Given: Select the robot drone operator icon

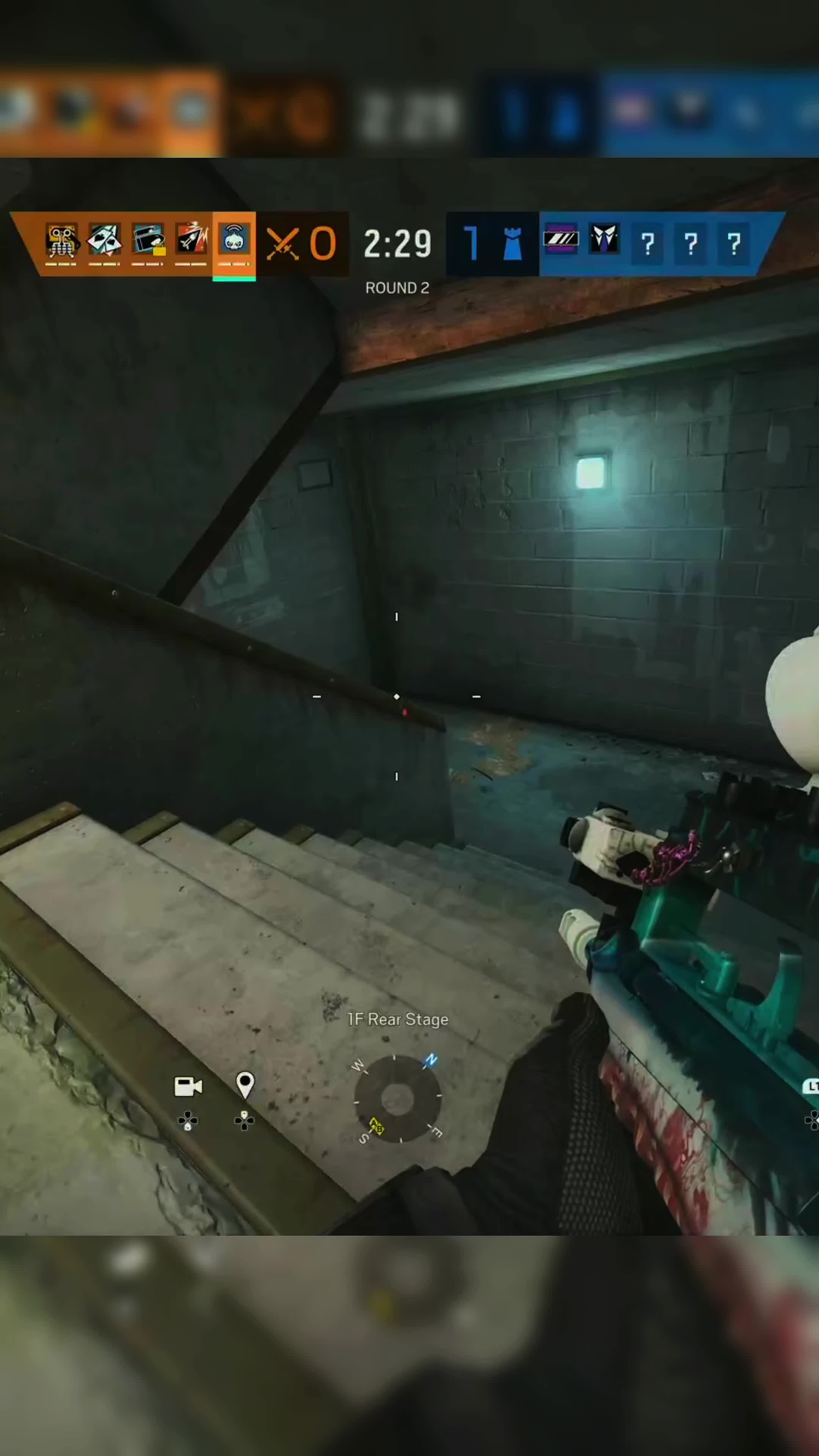Looking at the screenshot, I should [61, 241].
